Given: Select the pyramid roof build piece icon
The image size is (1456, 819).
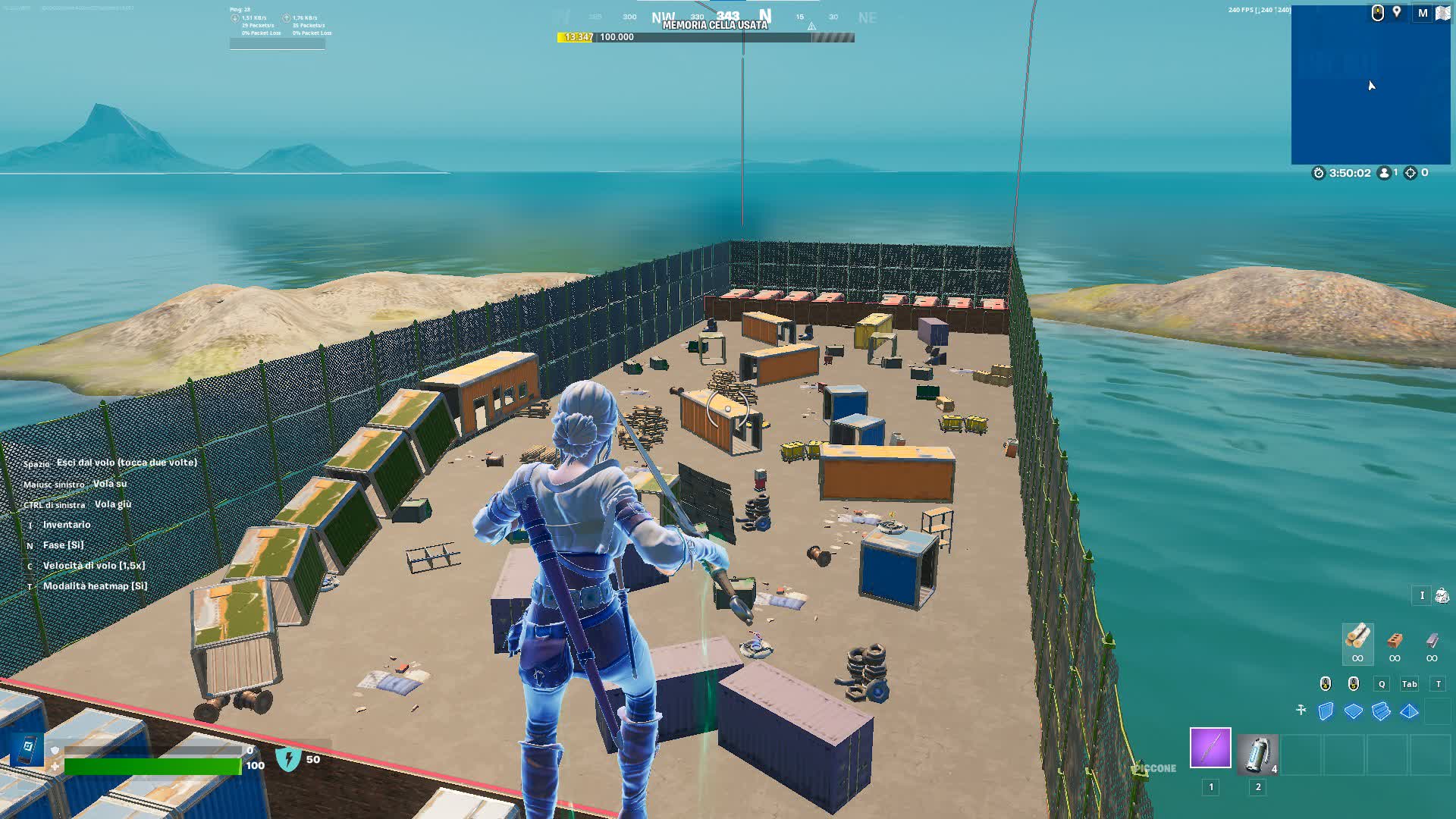Looking at the screenshot, I should (x=1410, y=710).
